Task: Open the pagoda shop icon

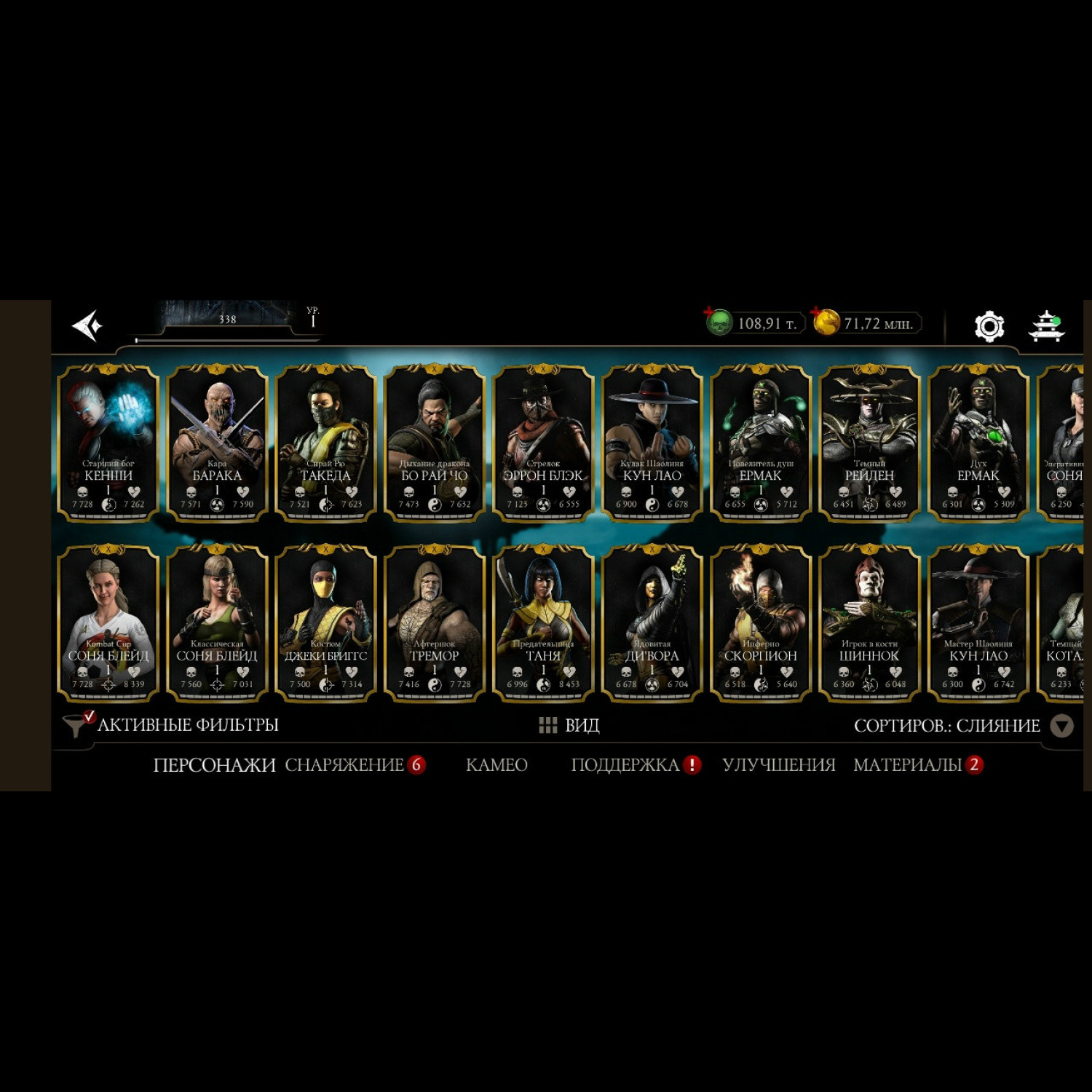Action: [x=1046, y=325]
